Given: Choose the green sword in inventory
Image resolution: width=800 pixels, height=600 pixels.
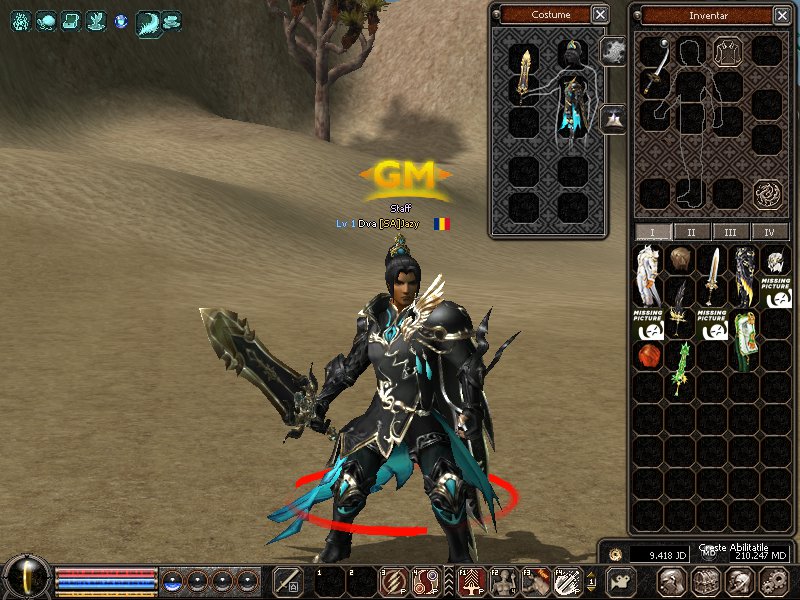Looking at the screenshot, I should [x=680, y=370].
